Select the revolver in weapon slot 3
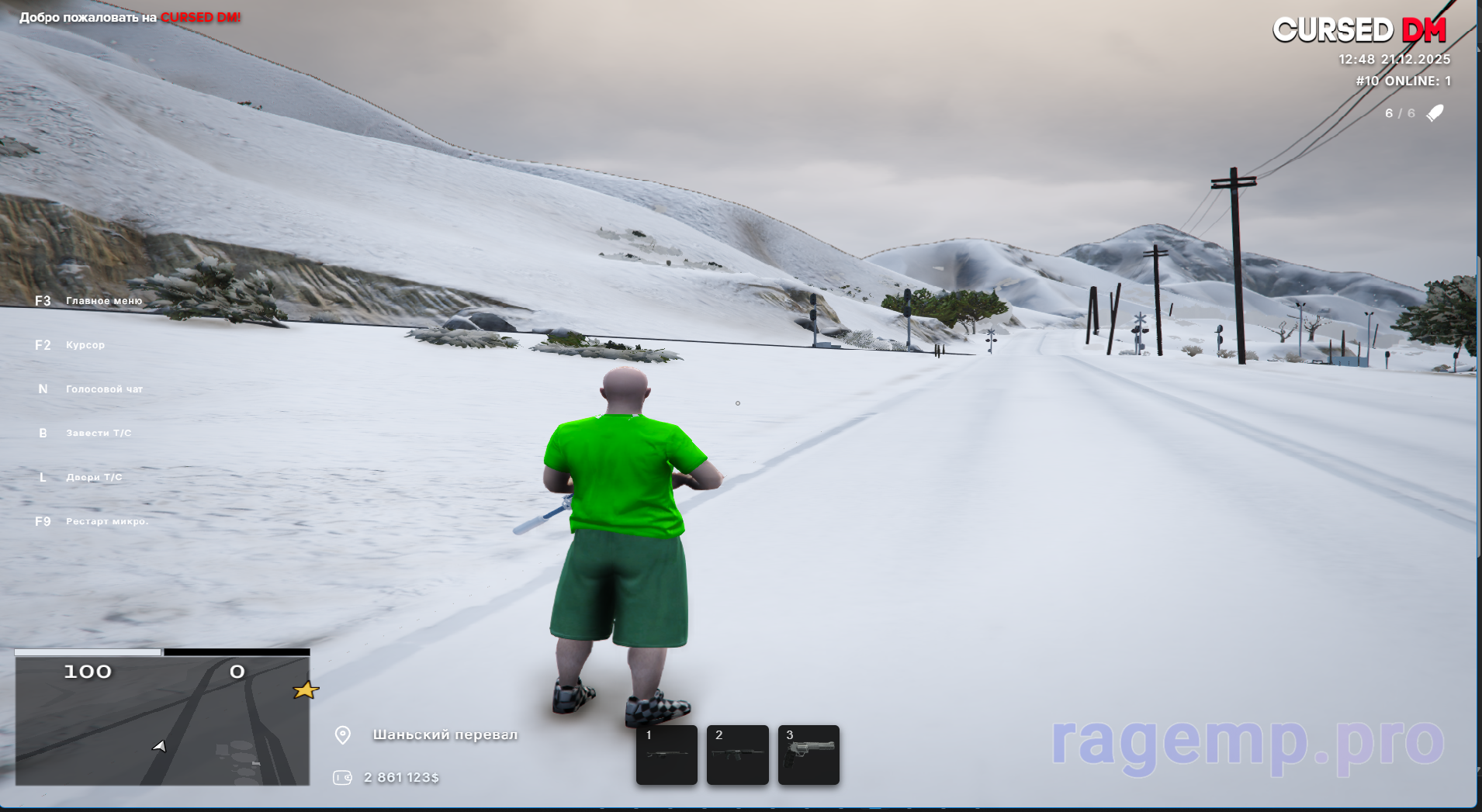This screenshot has height=812, width=1482. click(809, 755)
